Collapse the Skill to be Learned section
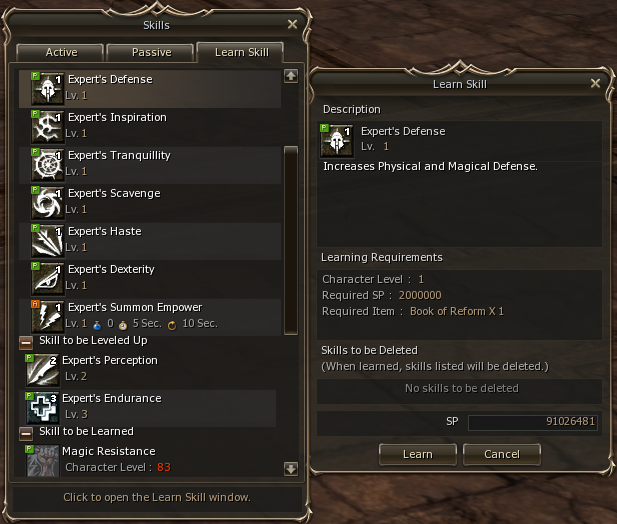 [26, 432]
